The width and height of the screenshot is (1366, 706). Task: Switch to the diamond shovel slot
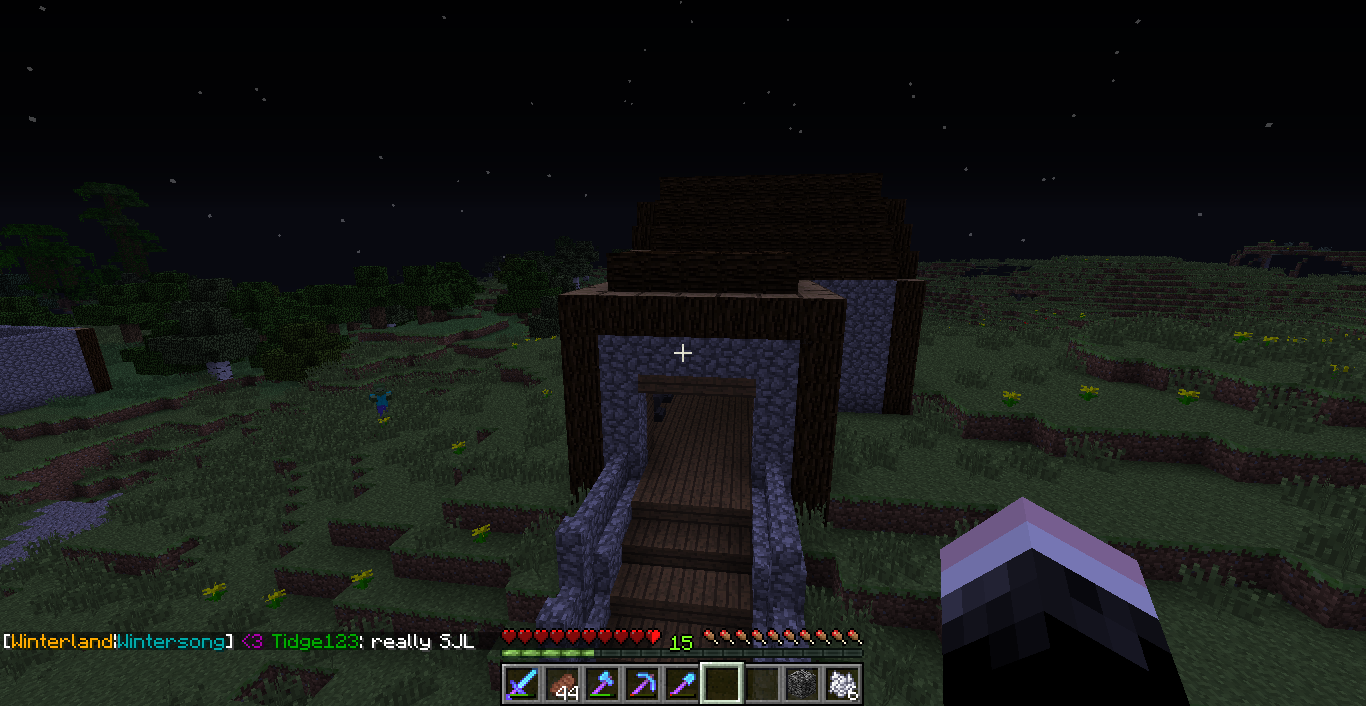pos(682,684)
